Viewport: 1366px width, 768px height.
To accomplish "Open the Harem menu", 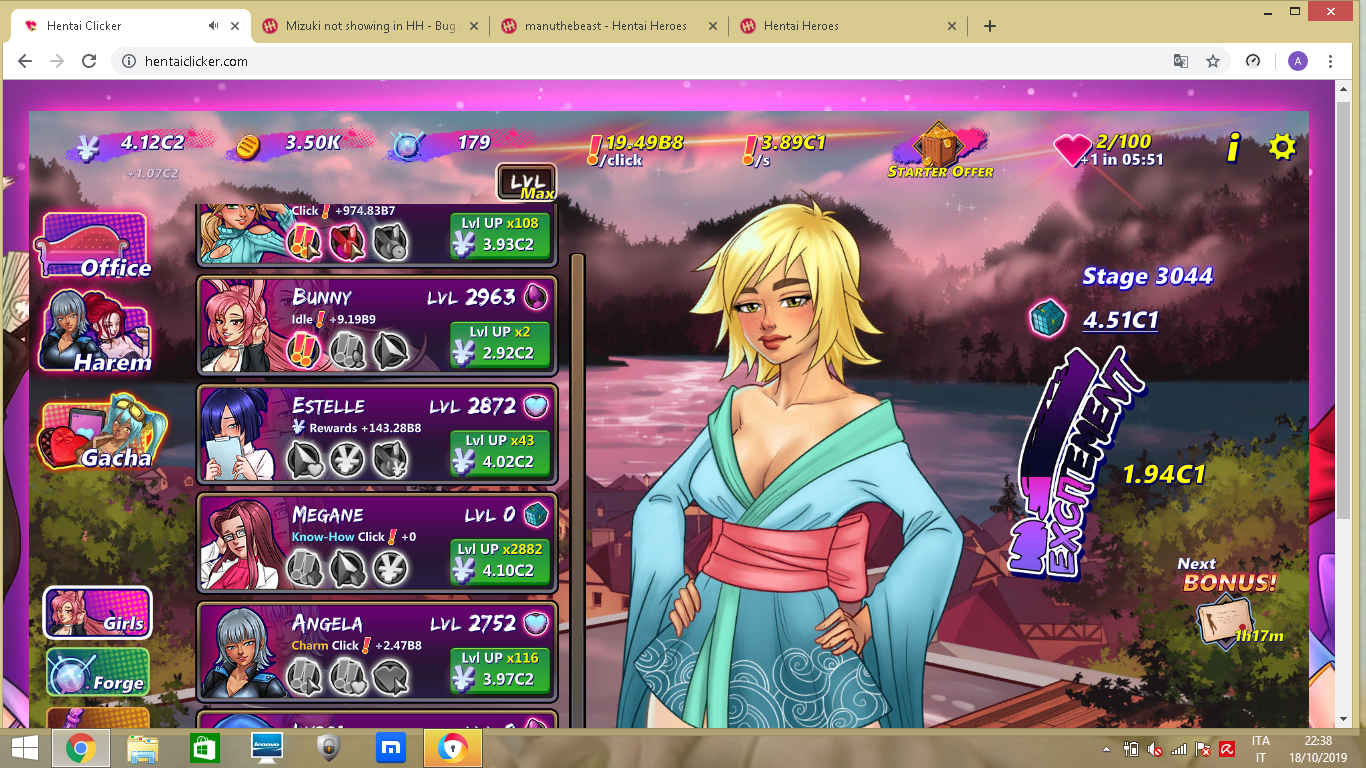I will [95, 333].
